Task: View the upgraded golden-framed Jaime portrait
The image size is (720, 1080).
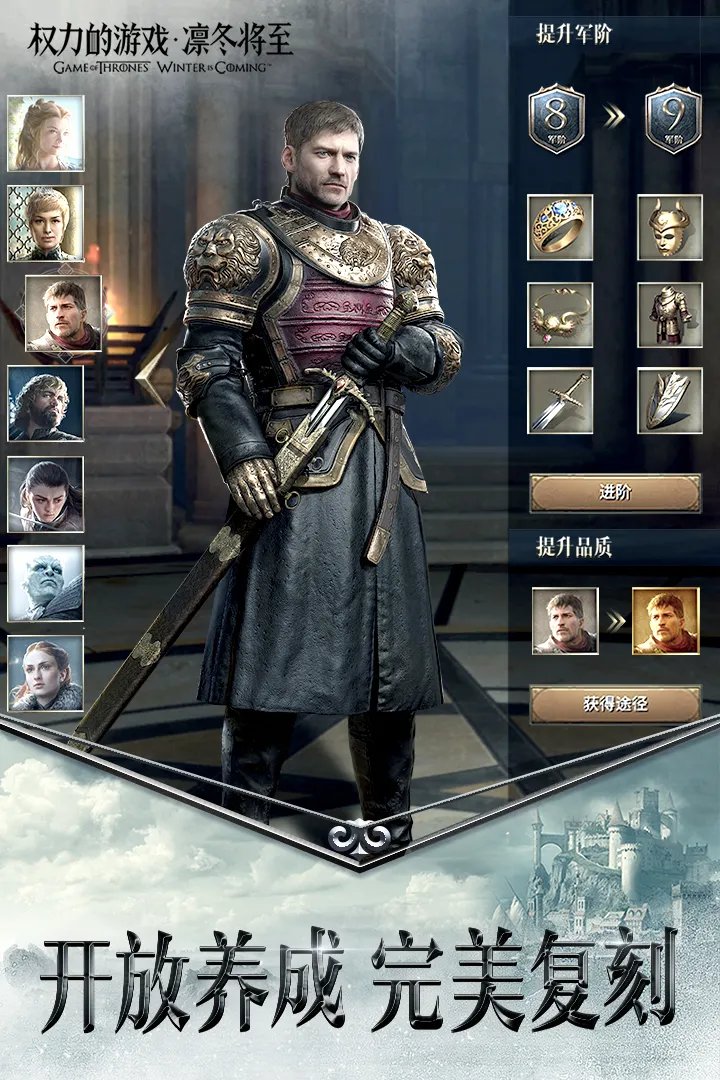Action: pyautogui.click(x=665, y=621)
